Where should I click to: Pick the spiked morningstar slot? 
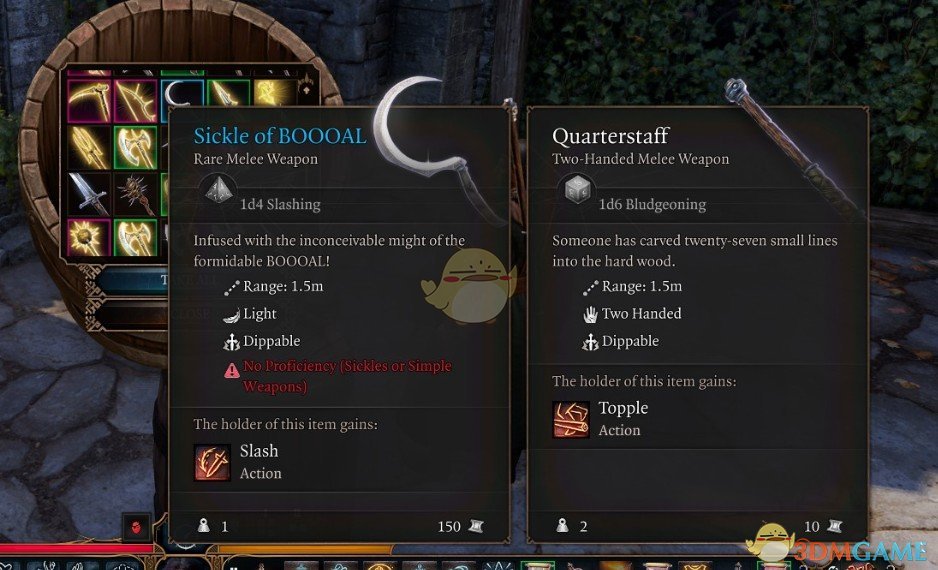tap(135, 193)
